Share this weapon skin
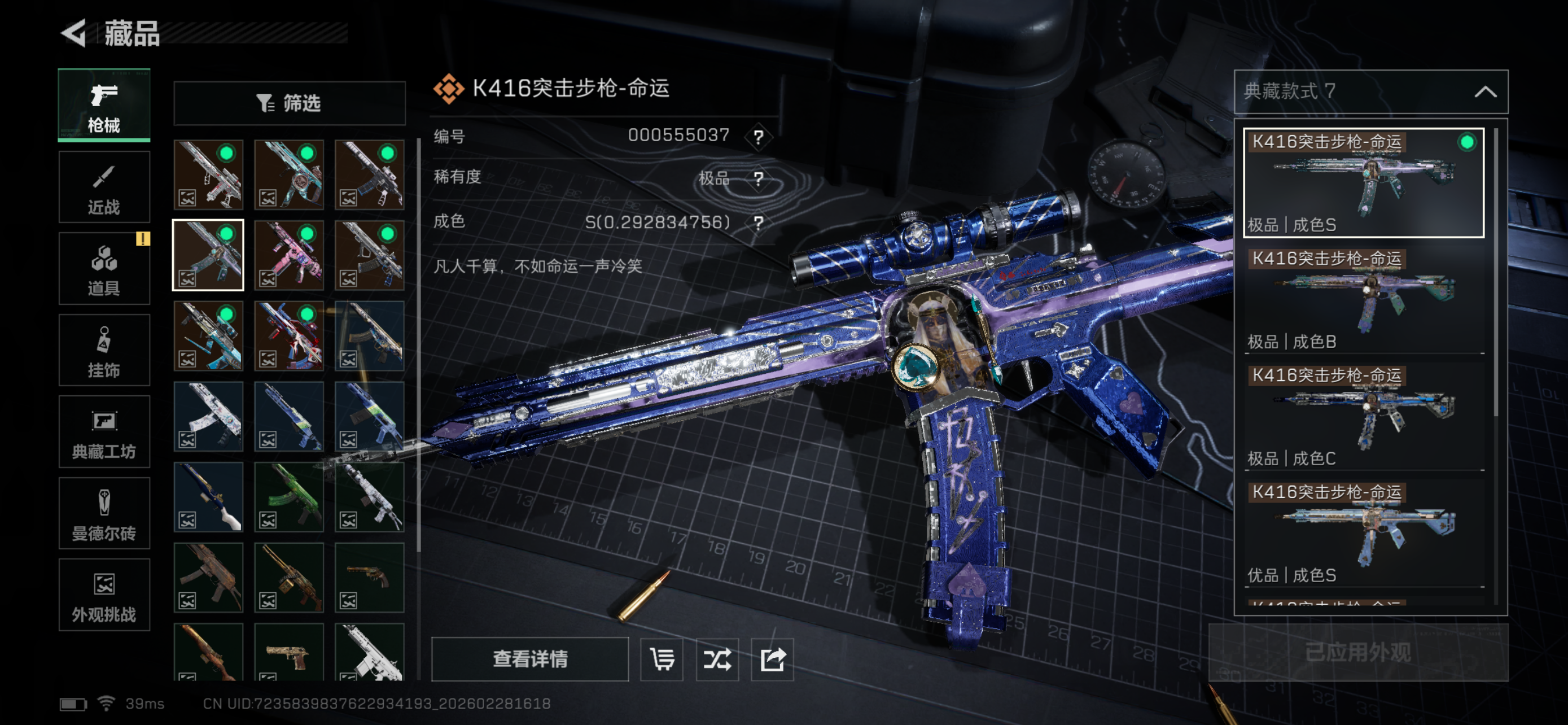The width and height of the screenshot is (1568, 725). pos(773,658)
